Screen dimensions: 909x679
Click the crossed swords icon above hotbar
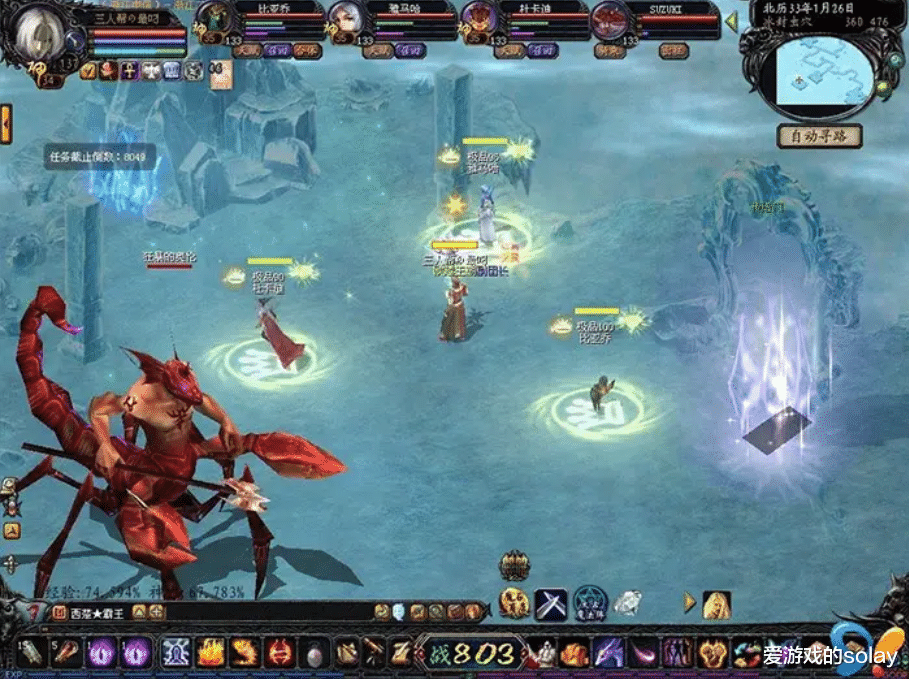(551, 603)
